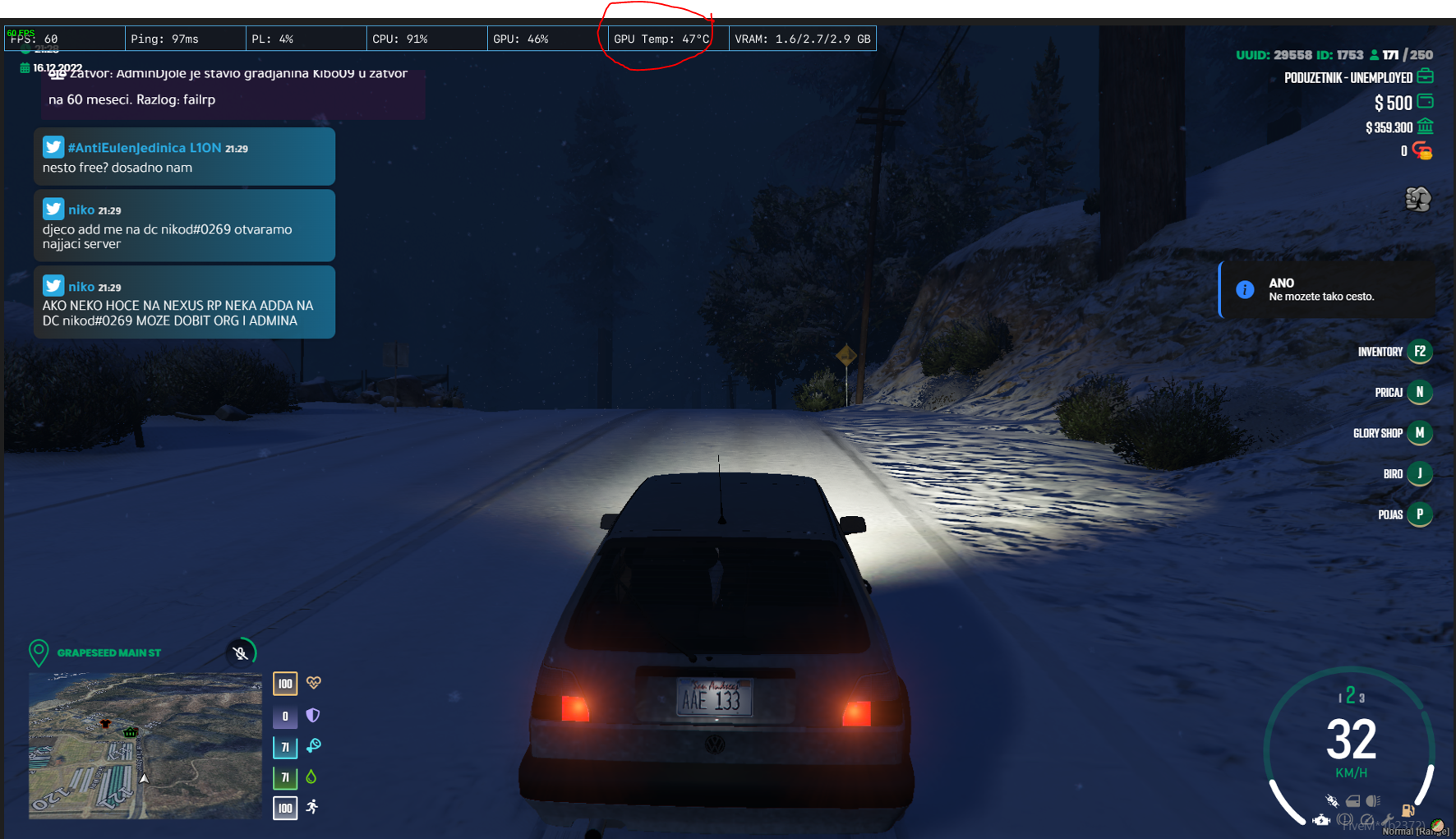This screenshot has height=839, width=1456.
Task: Click the Grapeseed Main St location pin
Action: point(39,652)
